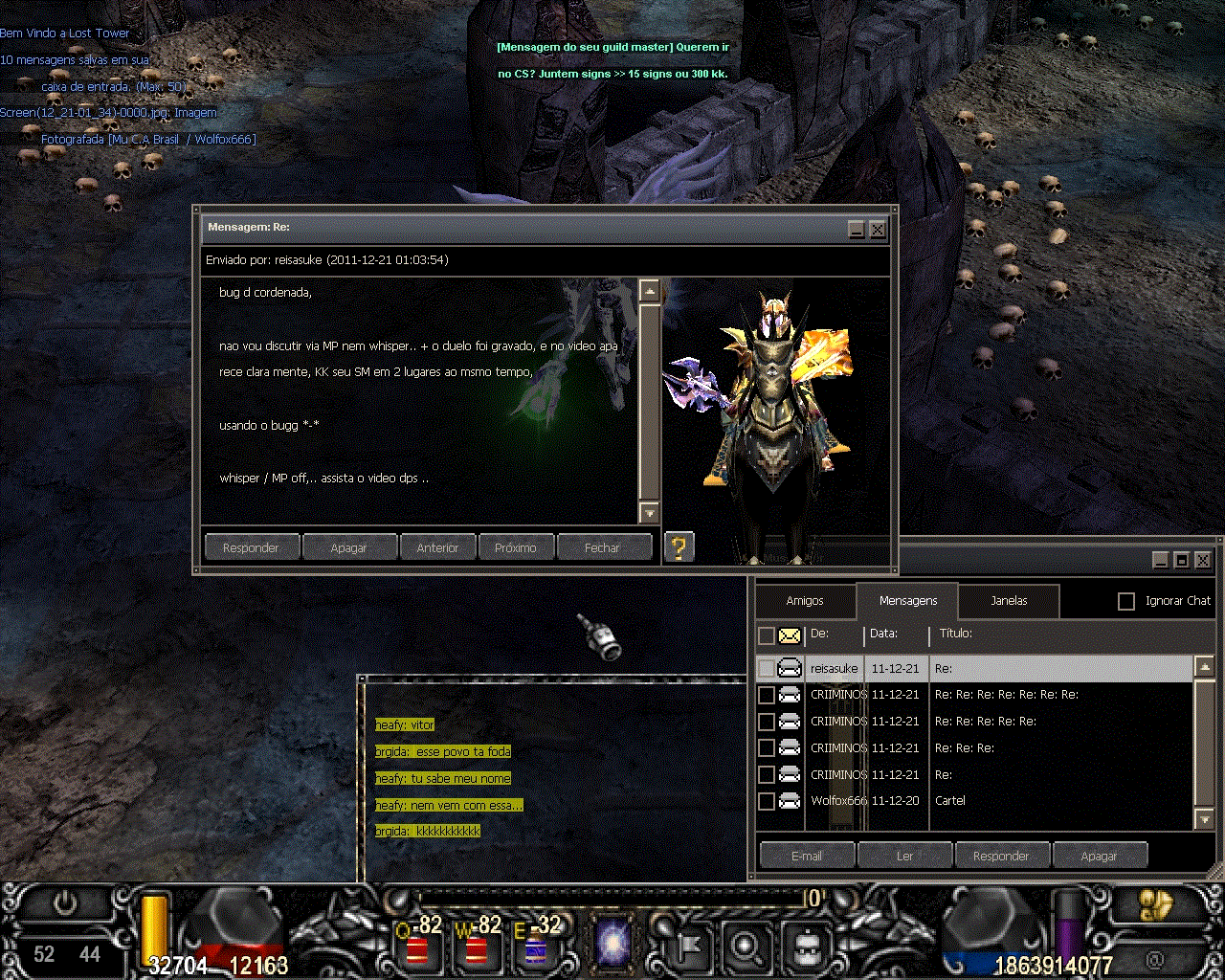Viewport: 1225px width, 980px height.
Task: Switch to the Amigos tab
Action: tap(805, 601)
